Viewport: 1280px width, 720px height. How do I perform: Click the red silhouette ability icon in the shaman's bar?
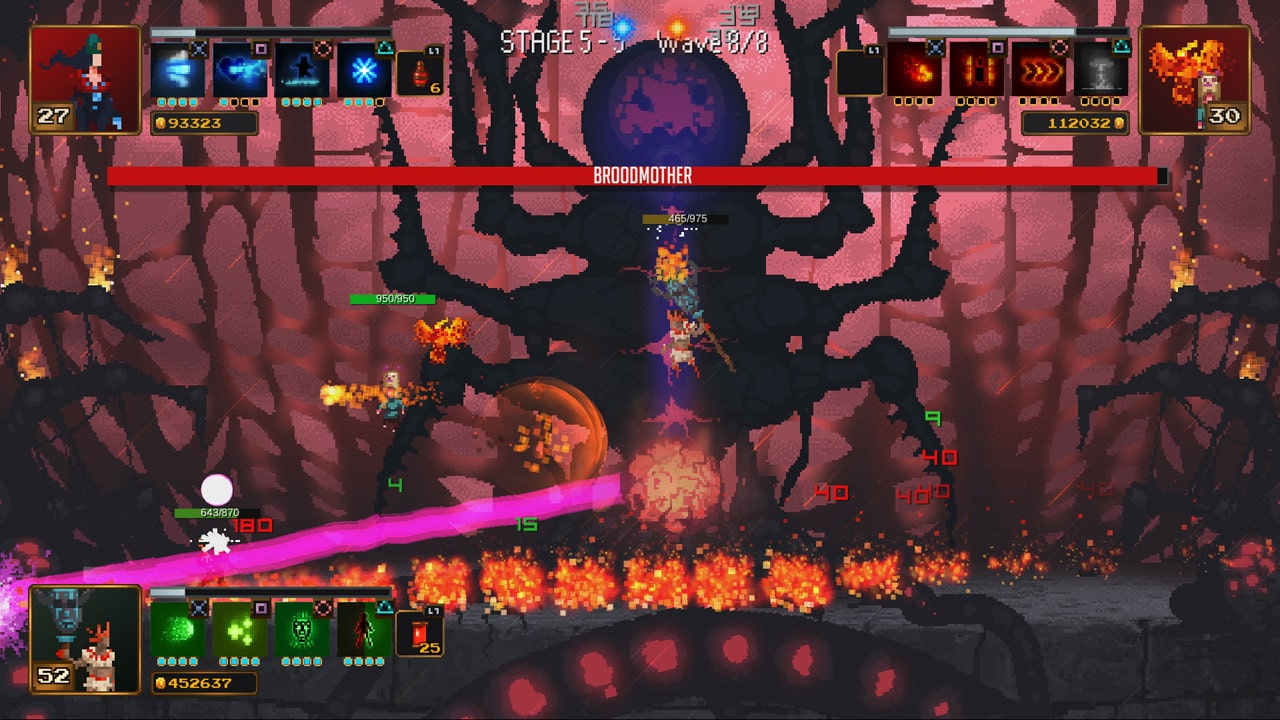click(x=365, y=632)
